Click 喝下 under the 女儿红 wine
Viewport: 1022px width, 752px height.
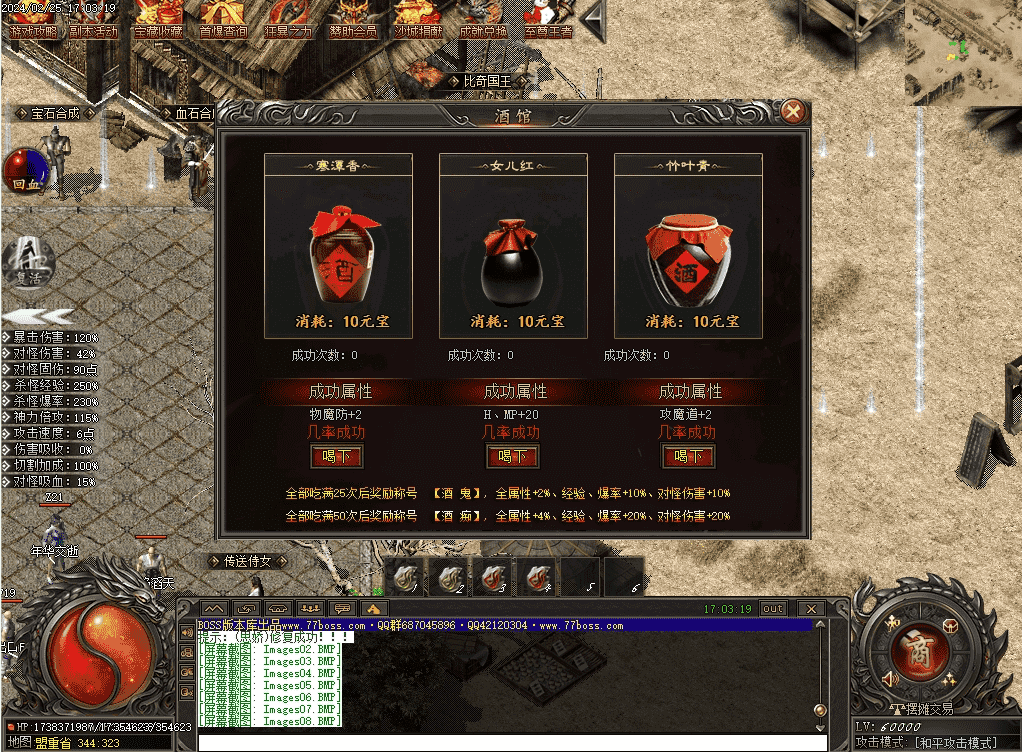point(512,456)
